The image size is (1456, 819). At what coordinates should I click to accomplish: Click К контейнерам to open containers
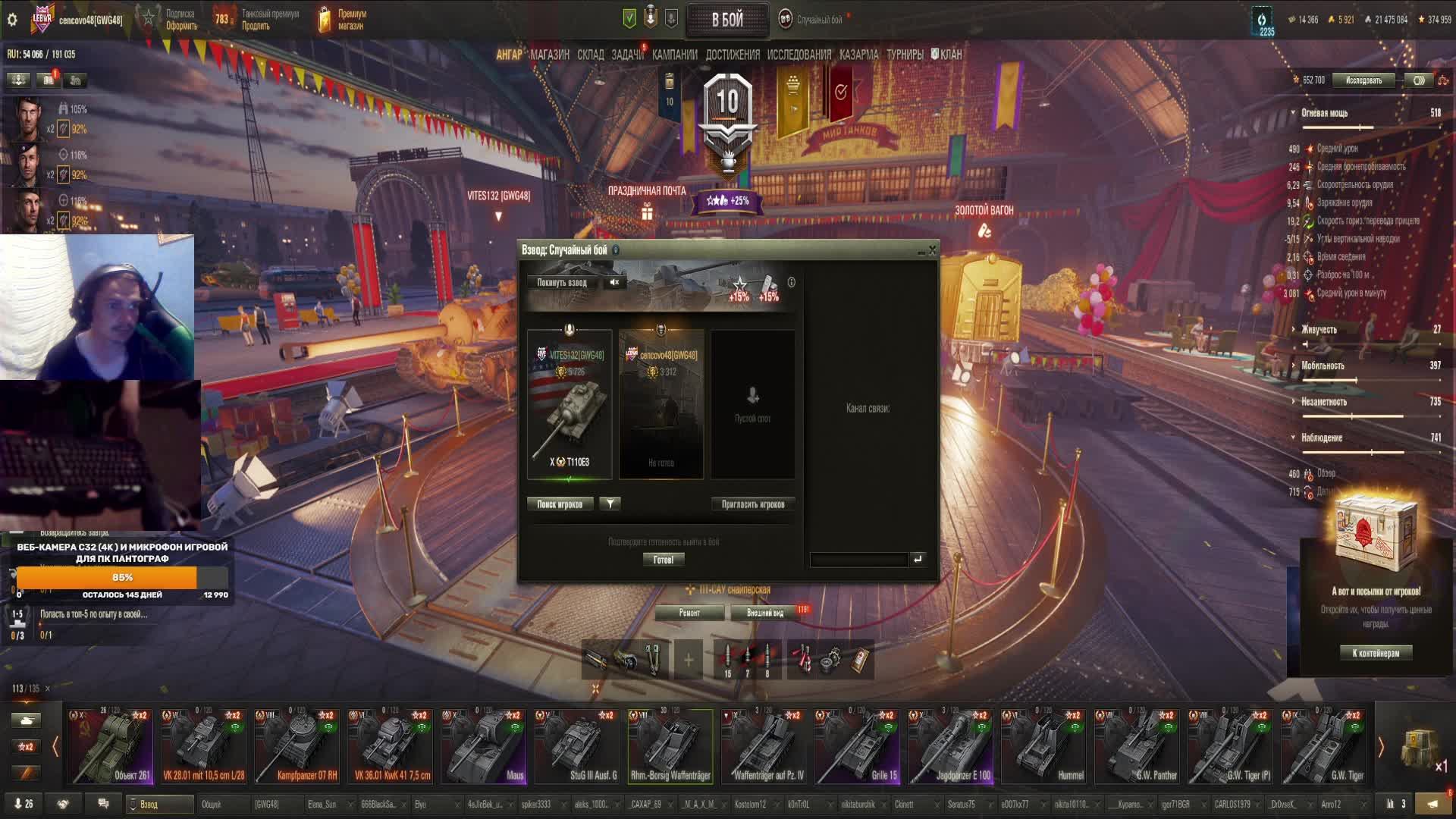tap(1376, 653)
